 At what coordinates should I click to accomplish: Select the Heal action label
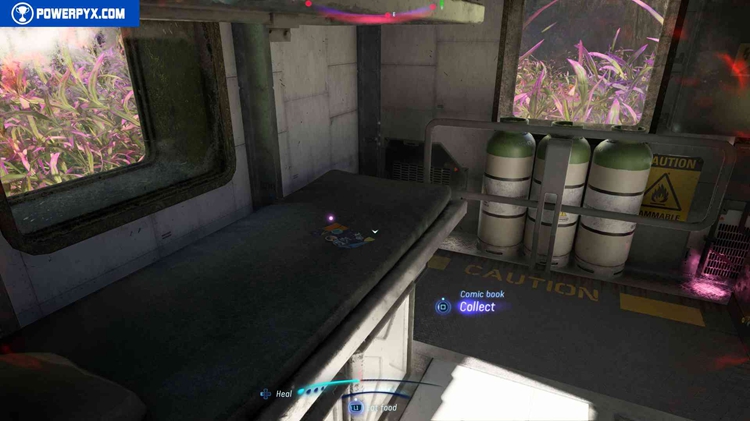283,394
